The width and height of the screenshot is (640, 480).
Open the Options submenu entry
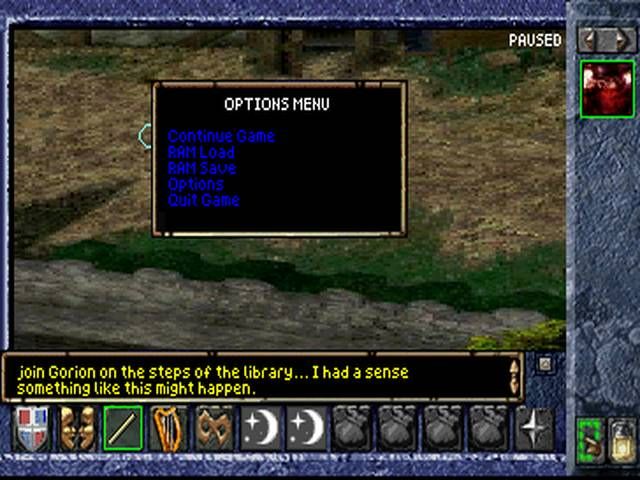click(x=196, y=184)
